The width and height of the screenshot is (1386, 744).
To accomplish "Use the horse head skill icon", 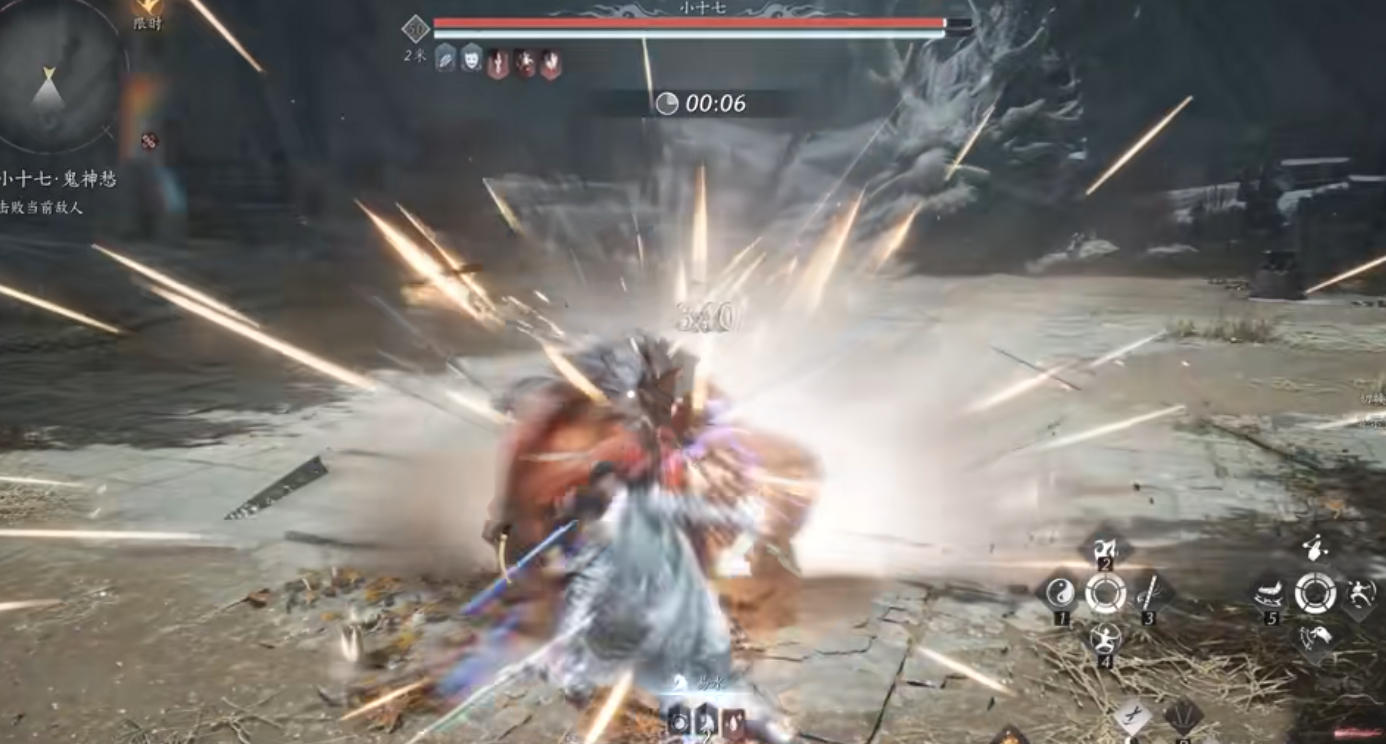I will coord(1314,637).
